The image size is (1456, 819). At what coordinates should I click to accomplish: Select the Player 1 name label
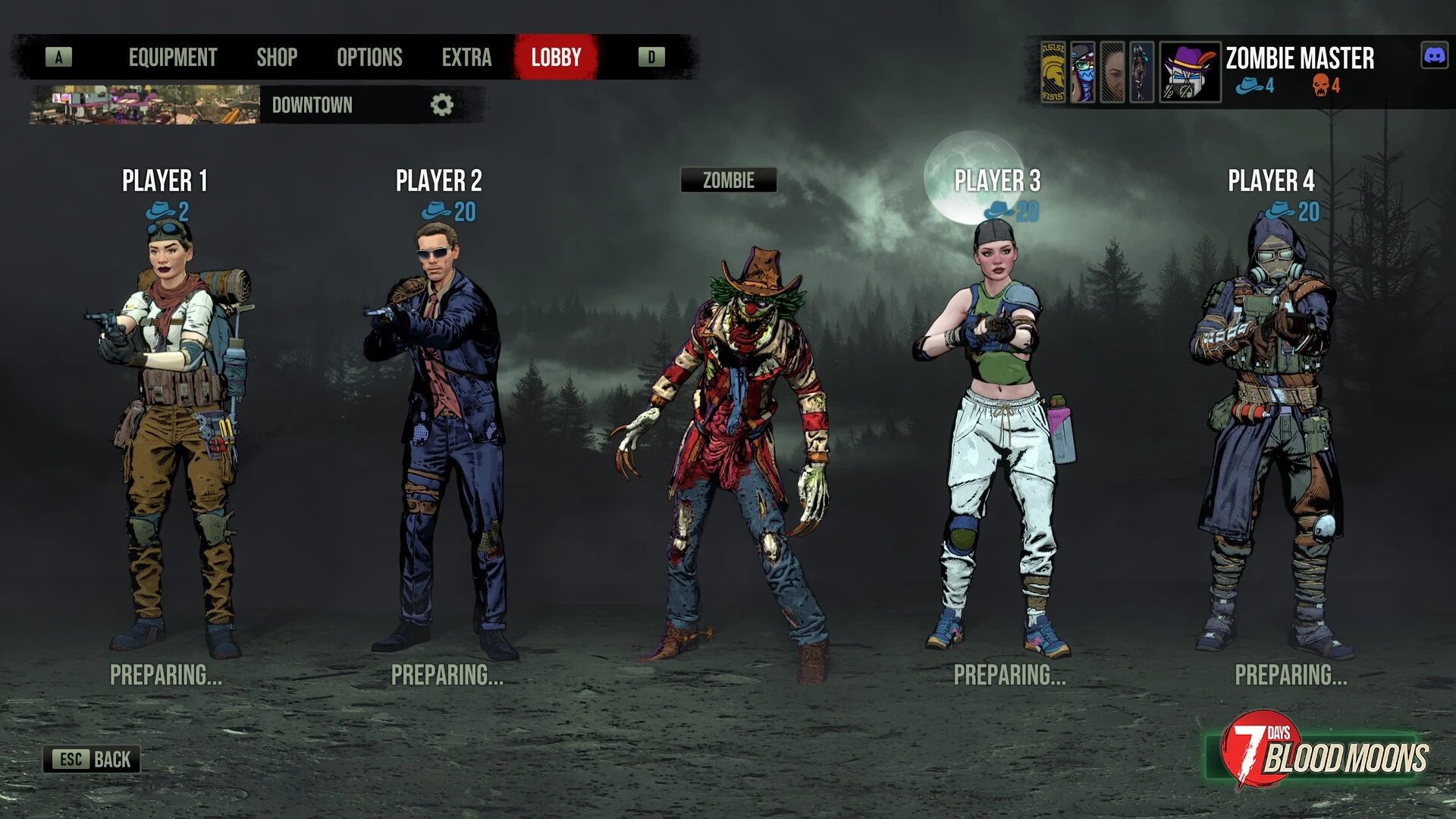(165, 180)
